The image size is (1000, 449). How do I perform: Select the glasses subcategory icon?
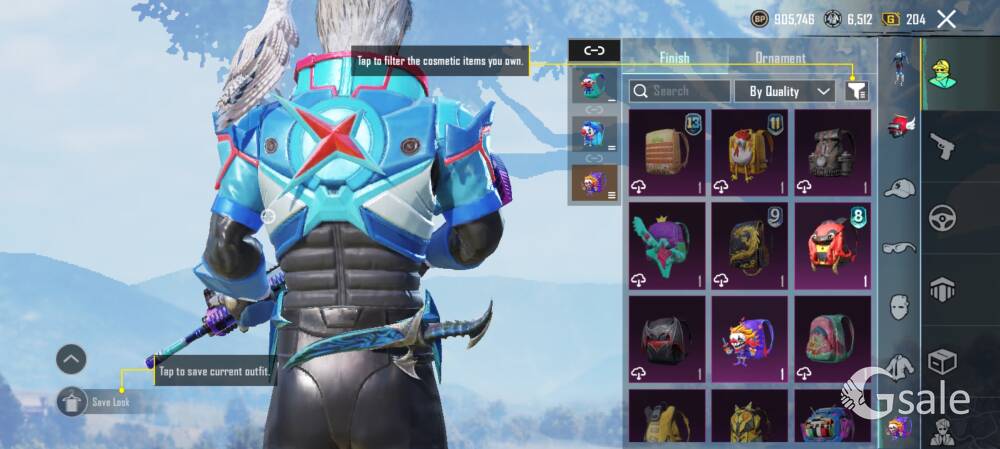[900, 247]
